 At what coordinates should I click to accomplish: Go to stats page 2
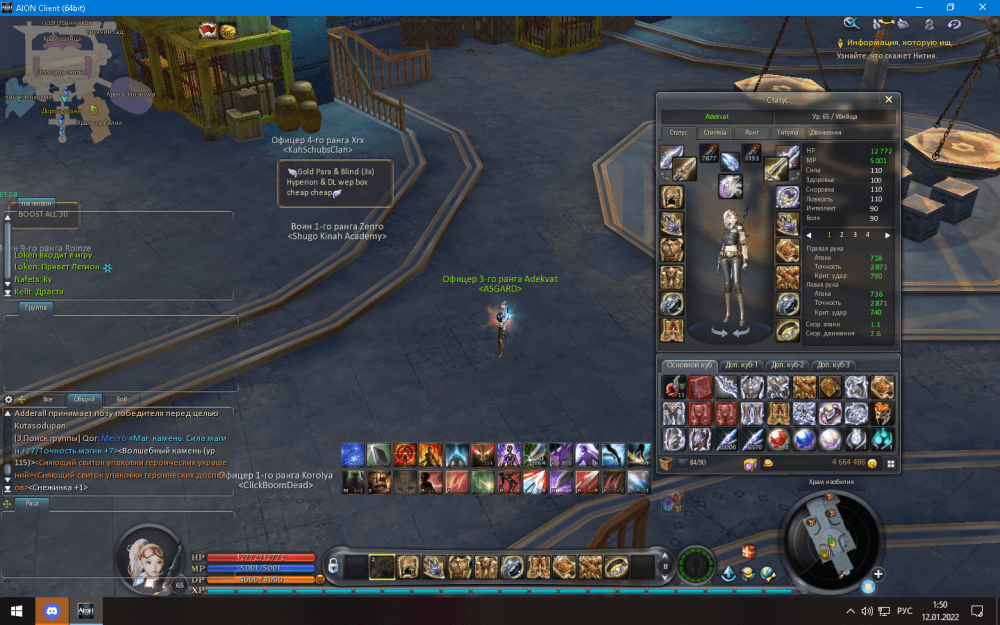tap(841, 234)
